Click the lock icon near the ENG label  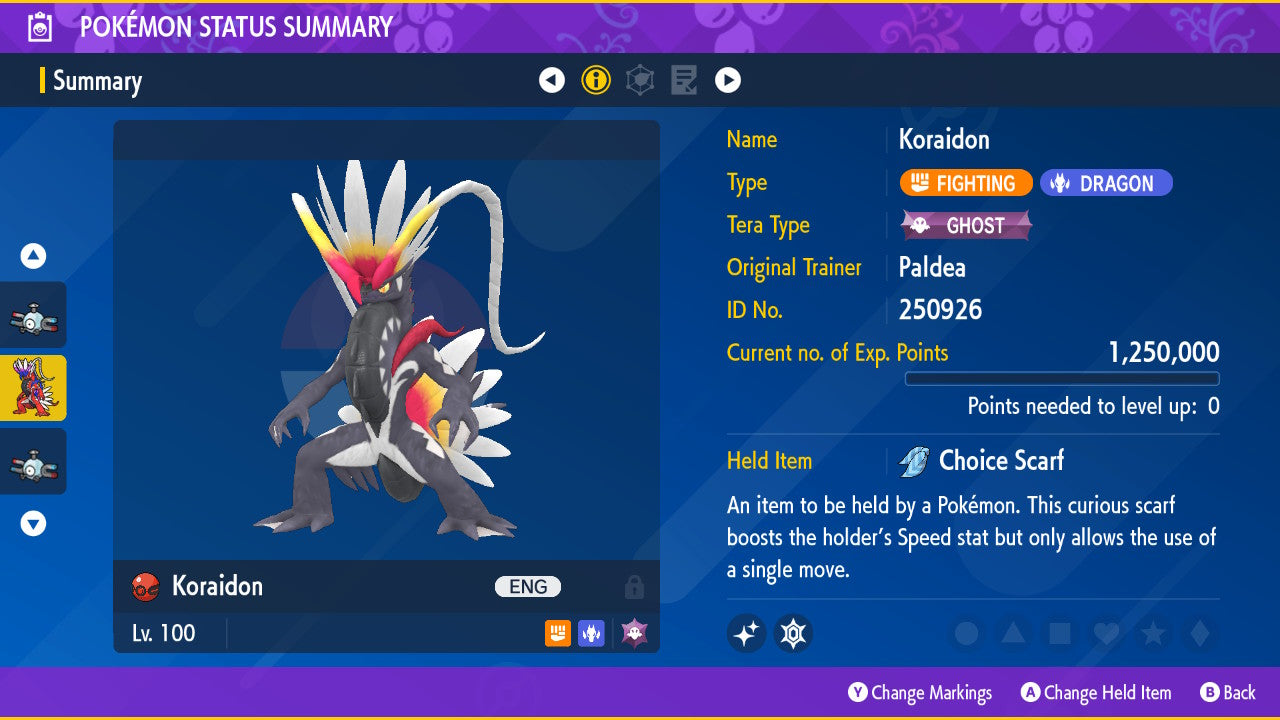pos(635,587)
